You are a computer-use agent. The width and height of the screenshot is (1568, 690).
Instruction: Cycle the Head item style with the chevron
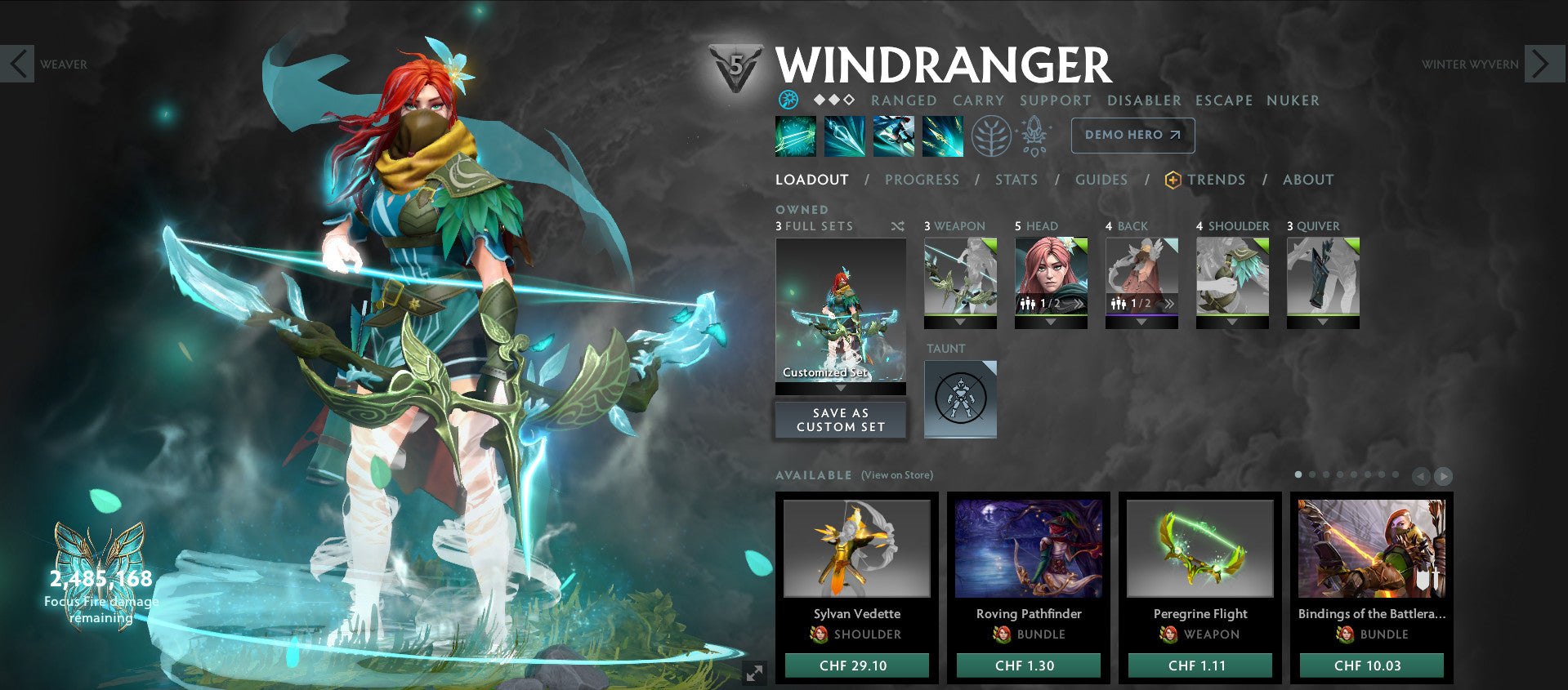click(x=1079, y=302)
